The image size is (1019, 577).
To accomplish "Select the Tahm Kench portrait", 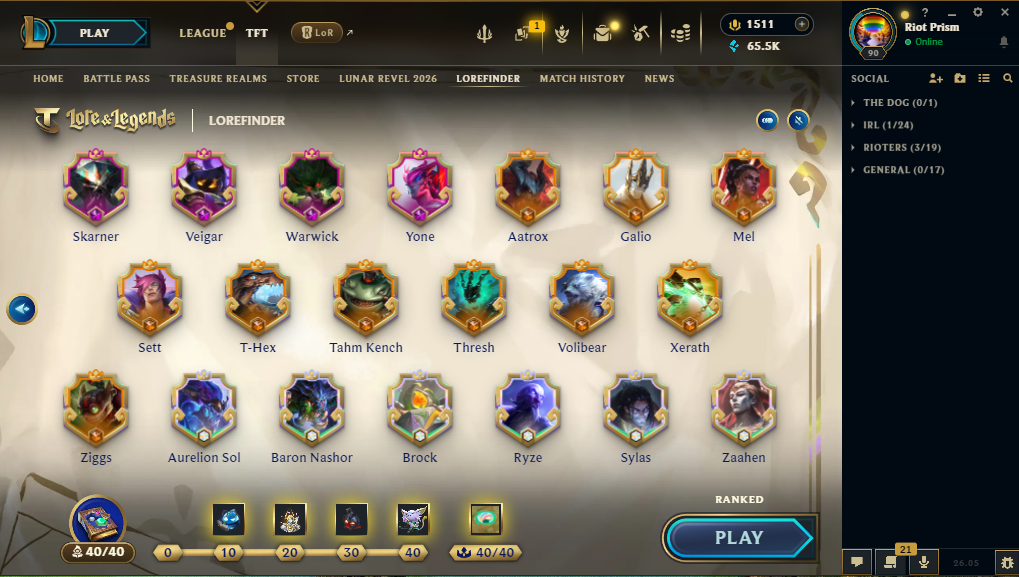I will 366,298.
